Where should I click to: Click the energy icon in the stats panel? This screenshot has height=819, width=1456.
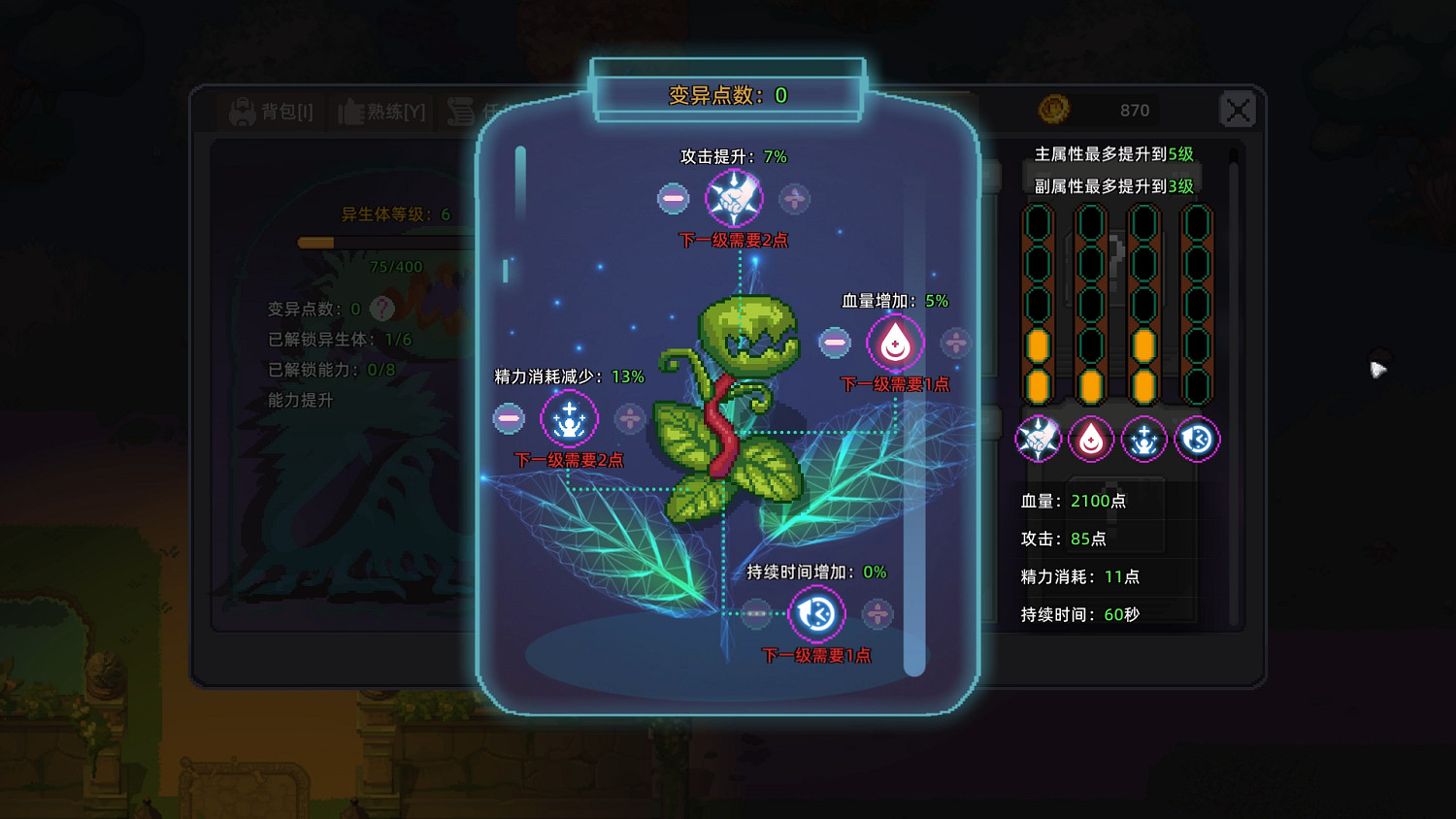click(1143, 439)
